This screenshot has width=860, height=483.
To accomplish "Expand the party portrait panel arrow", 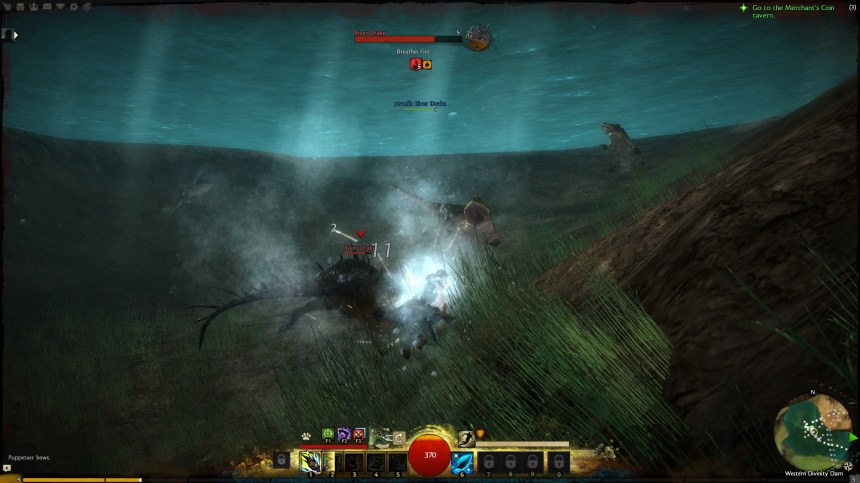I will click(16, 35).
